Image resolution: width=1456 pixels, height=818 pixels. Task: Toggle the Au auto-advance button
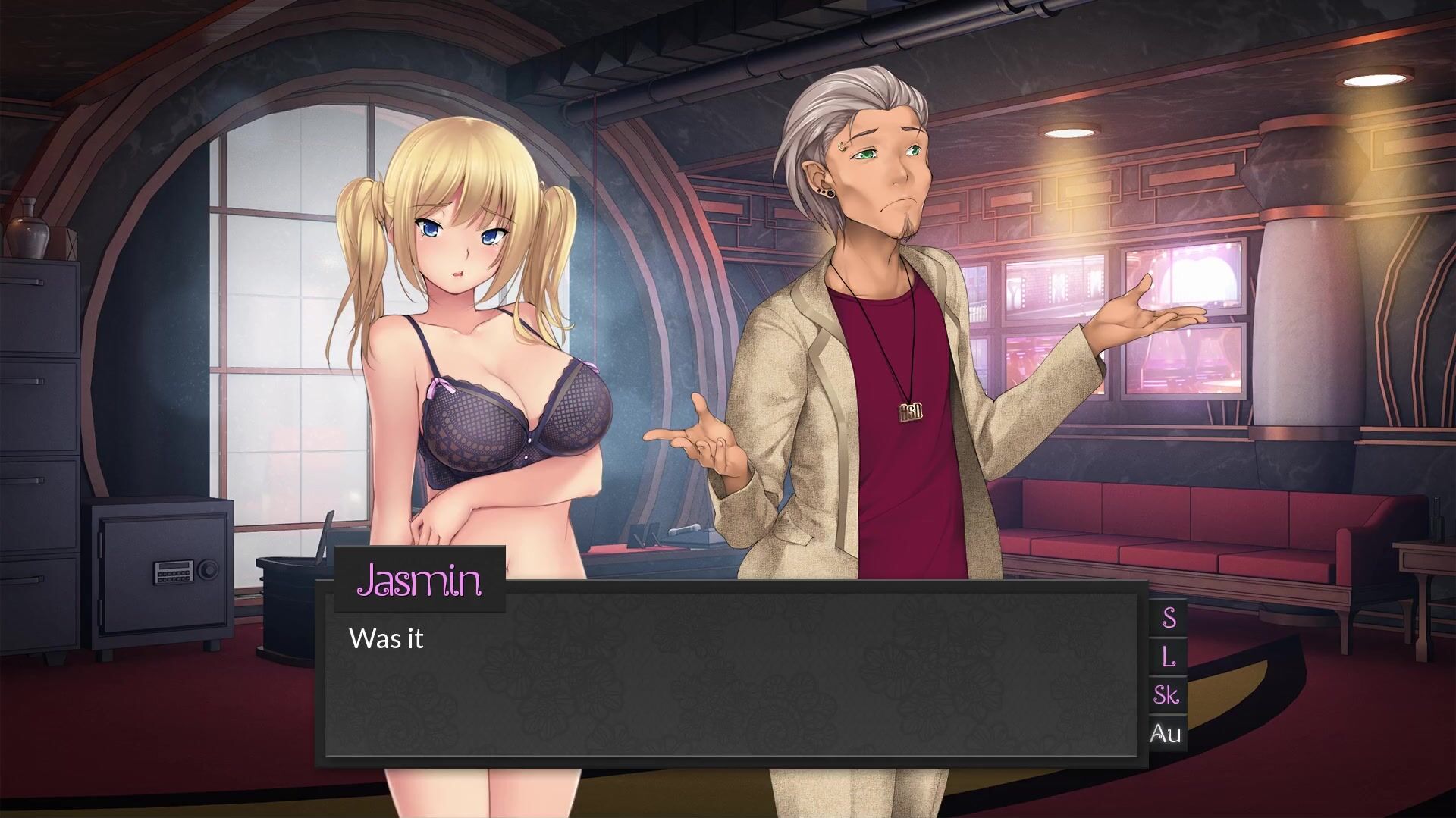[1166, 733]
